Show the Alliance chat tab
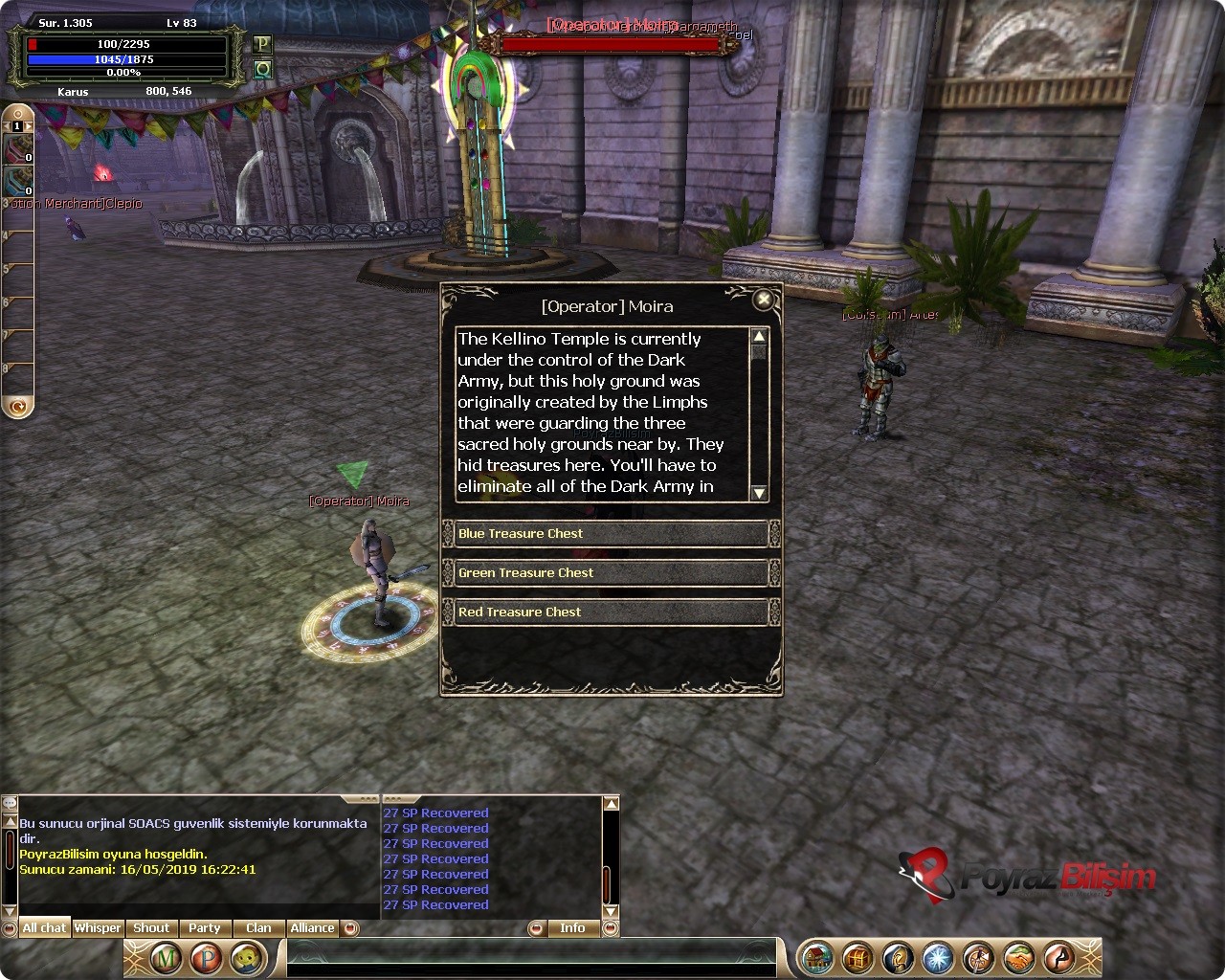The width and height of the screenshot is (1225, 980). click(312, 928)
